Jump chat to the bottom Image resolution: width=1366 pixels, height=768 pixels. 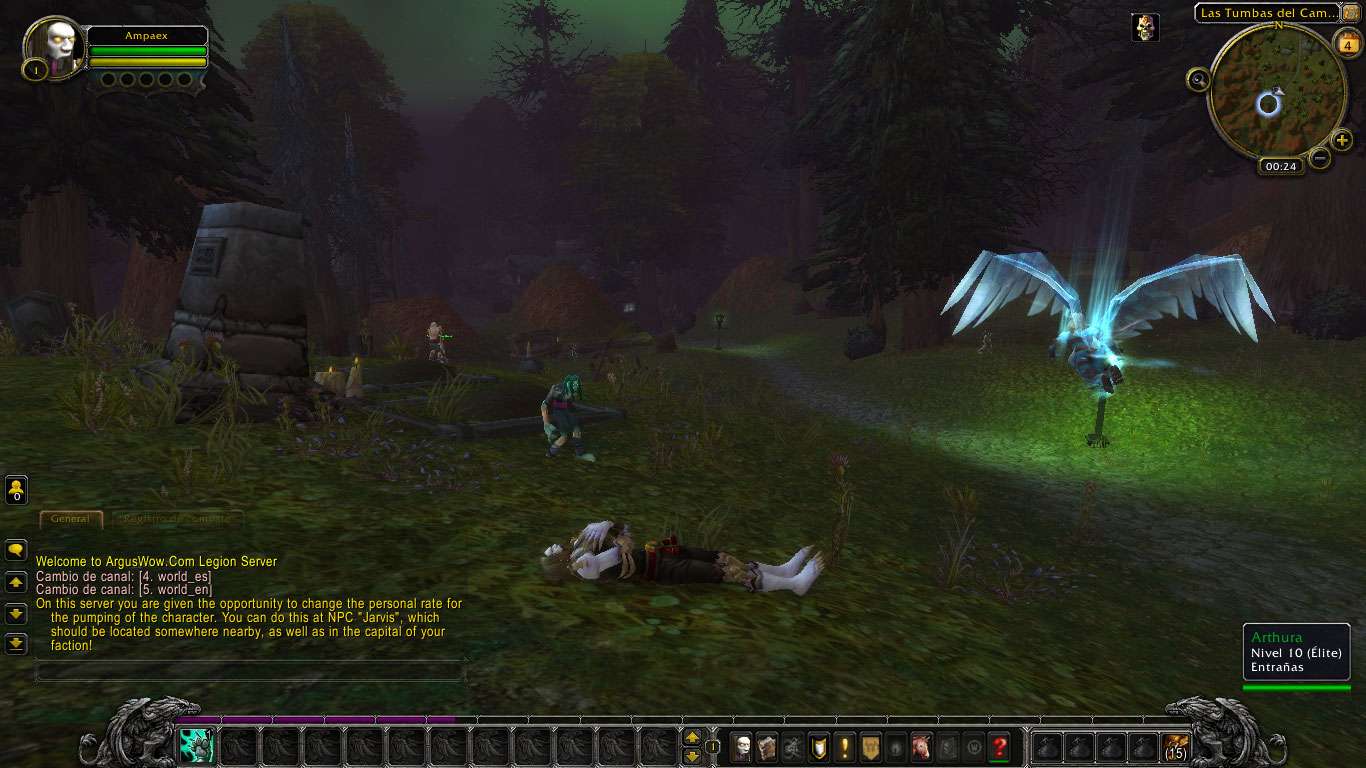[x=16, y=643]
